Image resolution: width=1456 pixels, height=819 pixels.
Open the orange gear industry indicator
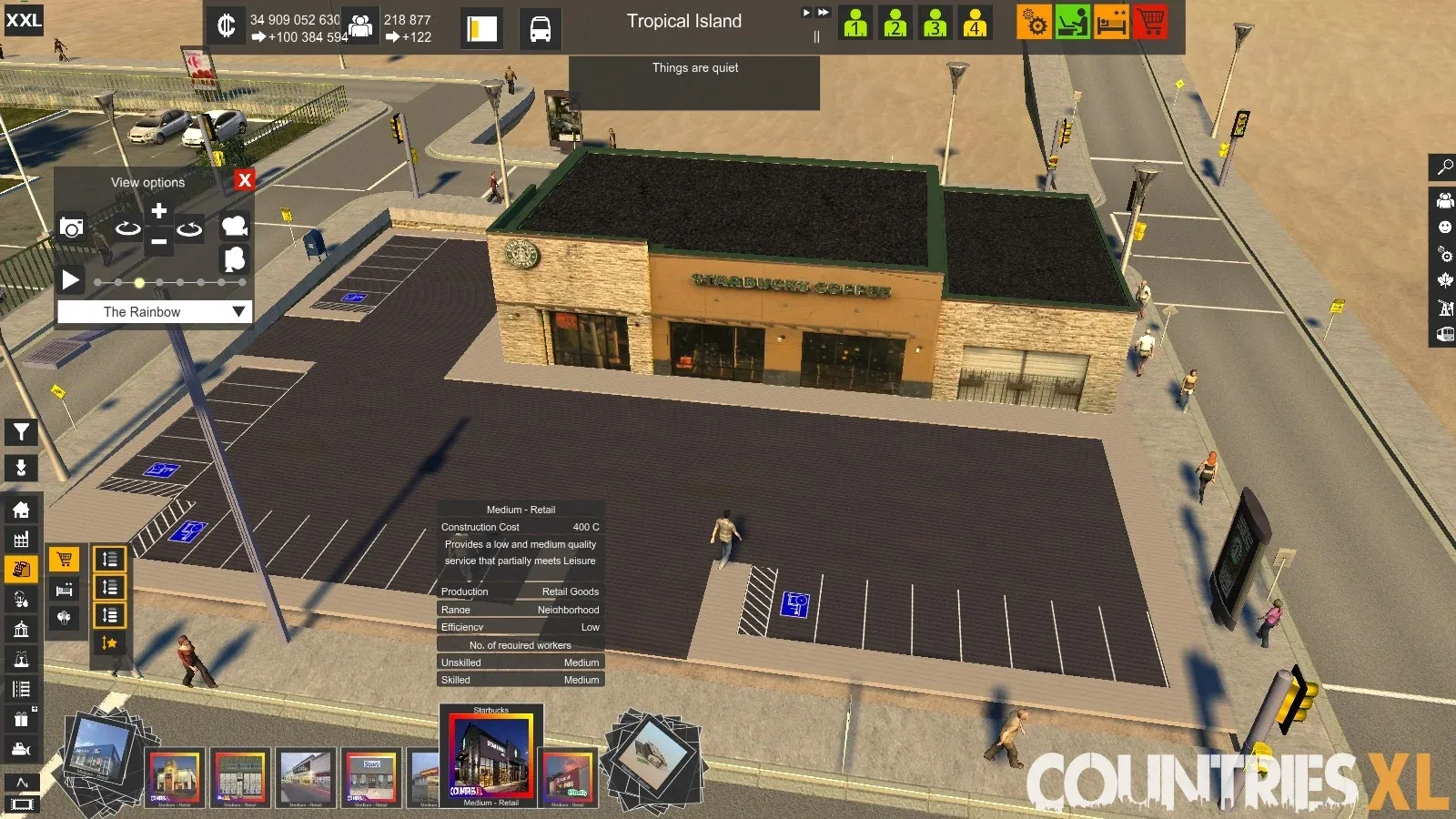coord(1034,22)
